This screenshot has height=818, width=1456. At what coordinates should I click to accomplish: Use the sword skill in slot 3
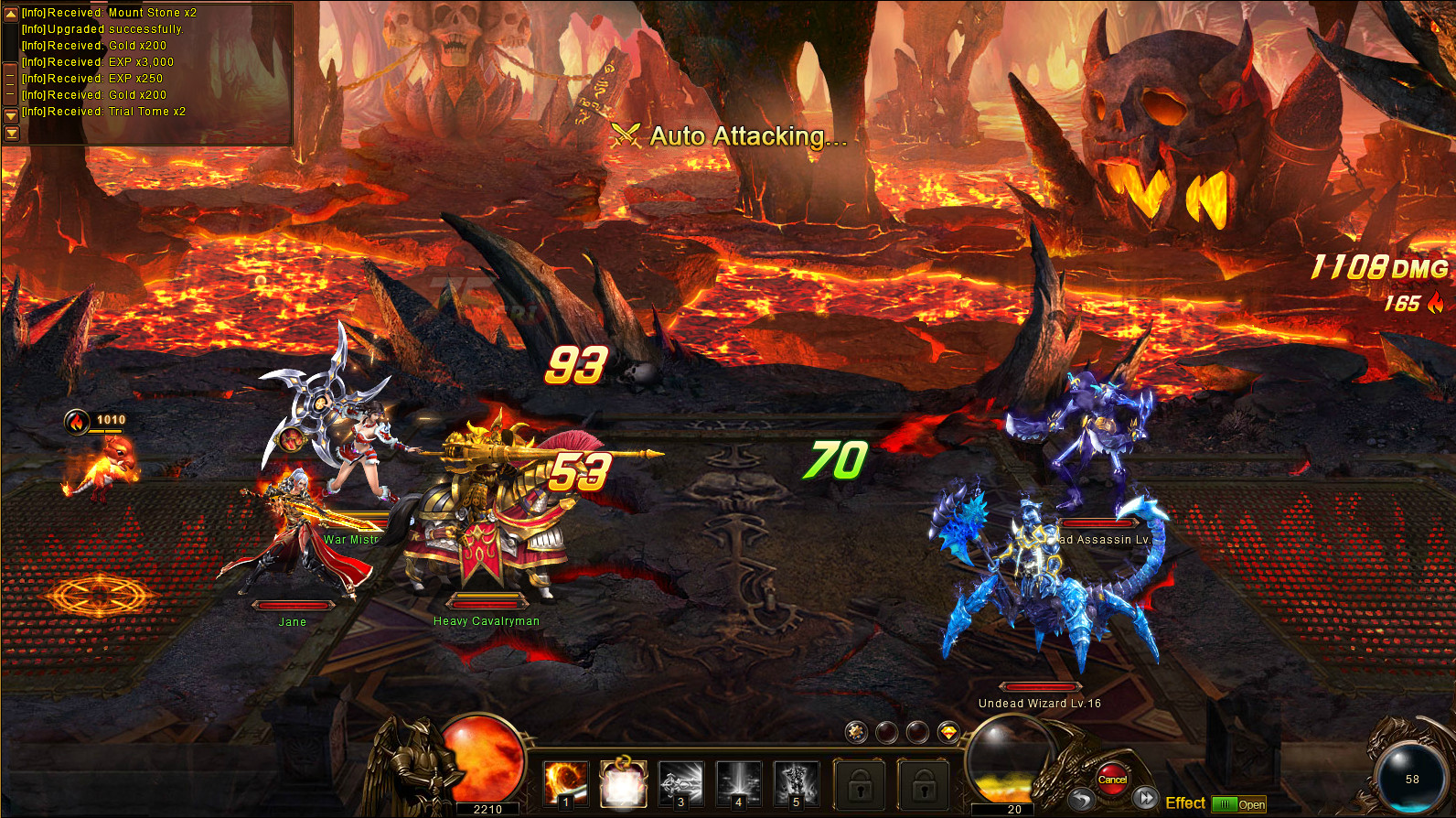pyautogui.click(x=680, y=784)
